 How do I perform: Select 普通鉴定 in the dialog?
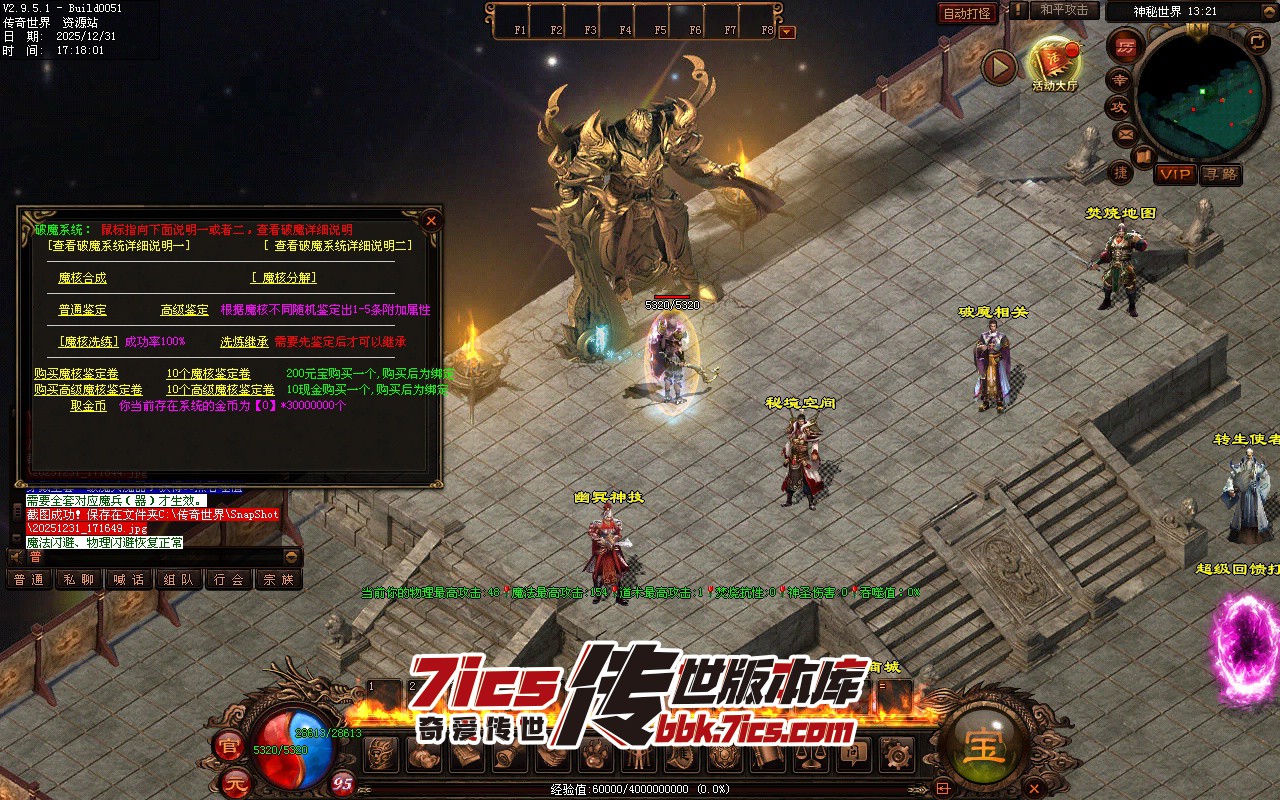click(82, 310)
